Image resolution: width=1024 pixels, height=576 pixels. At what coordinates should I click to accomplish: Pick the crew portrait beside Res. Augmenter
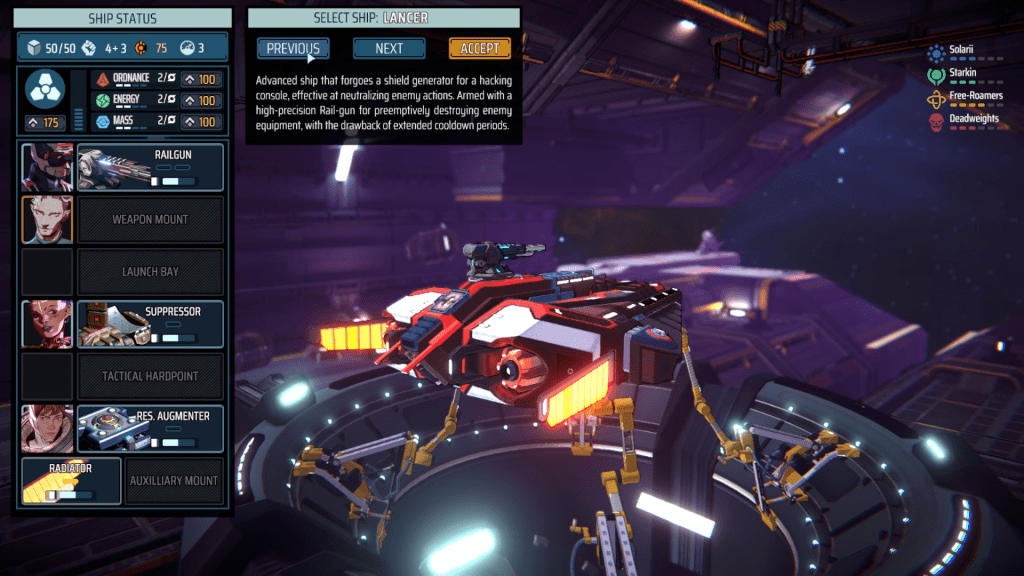[x=47, y=428]
